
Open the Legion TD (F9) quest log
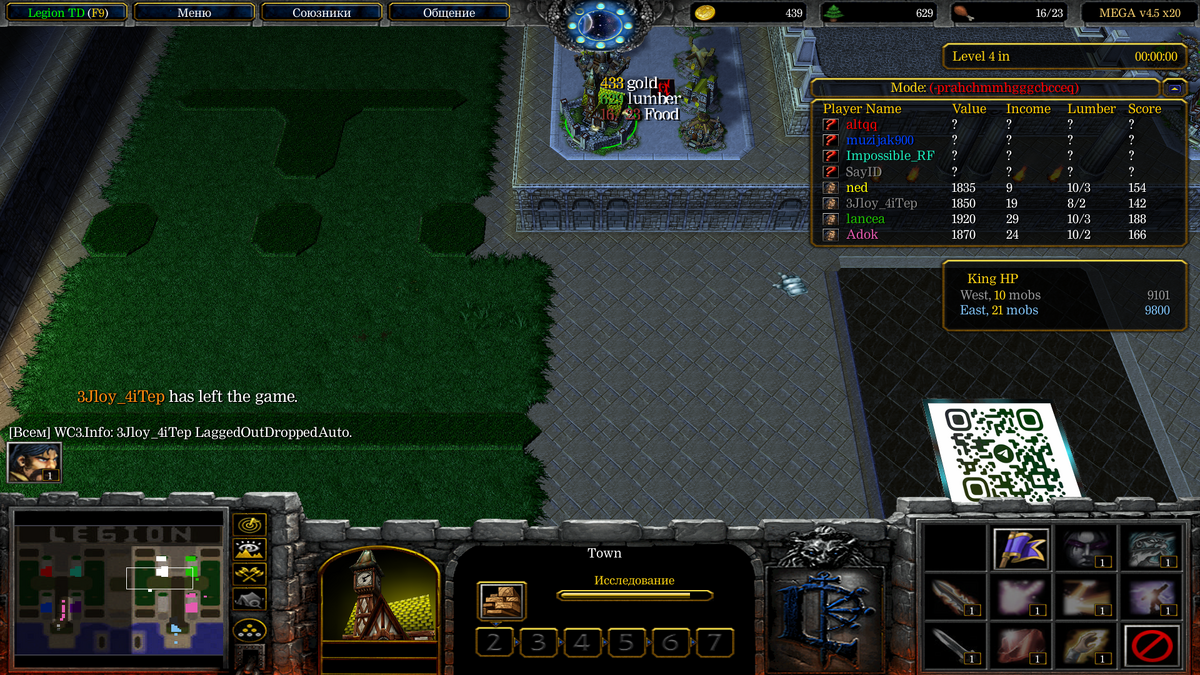68,13
